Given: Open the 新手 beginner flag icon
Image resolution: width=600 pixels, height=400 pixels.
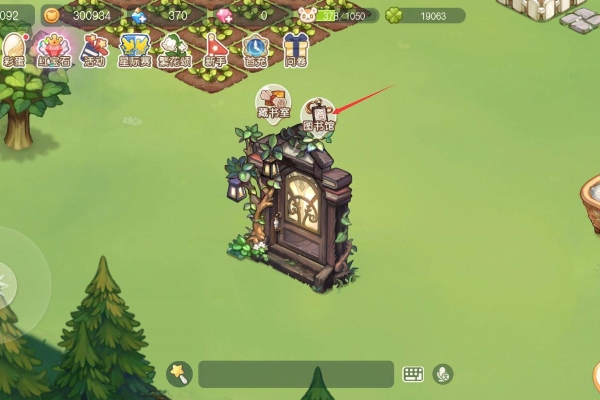Looking at the screenshot, I should tap(216, 50).
